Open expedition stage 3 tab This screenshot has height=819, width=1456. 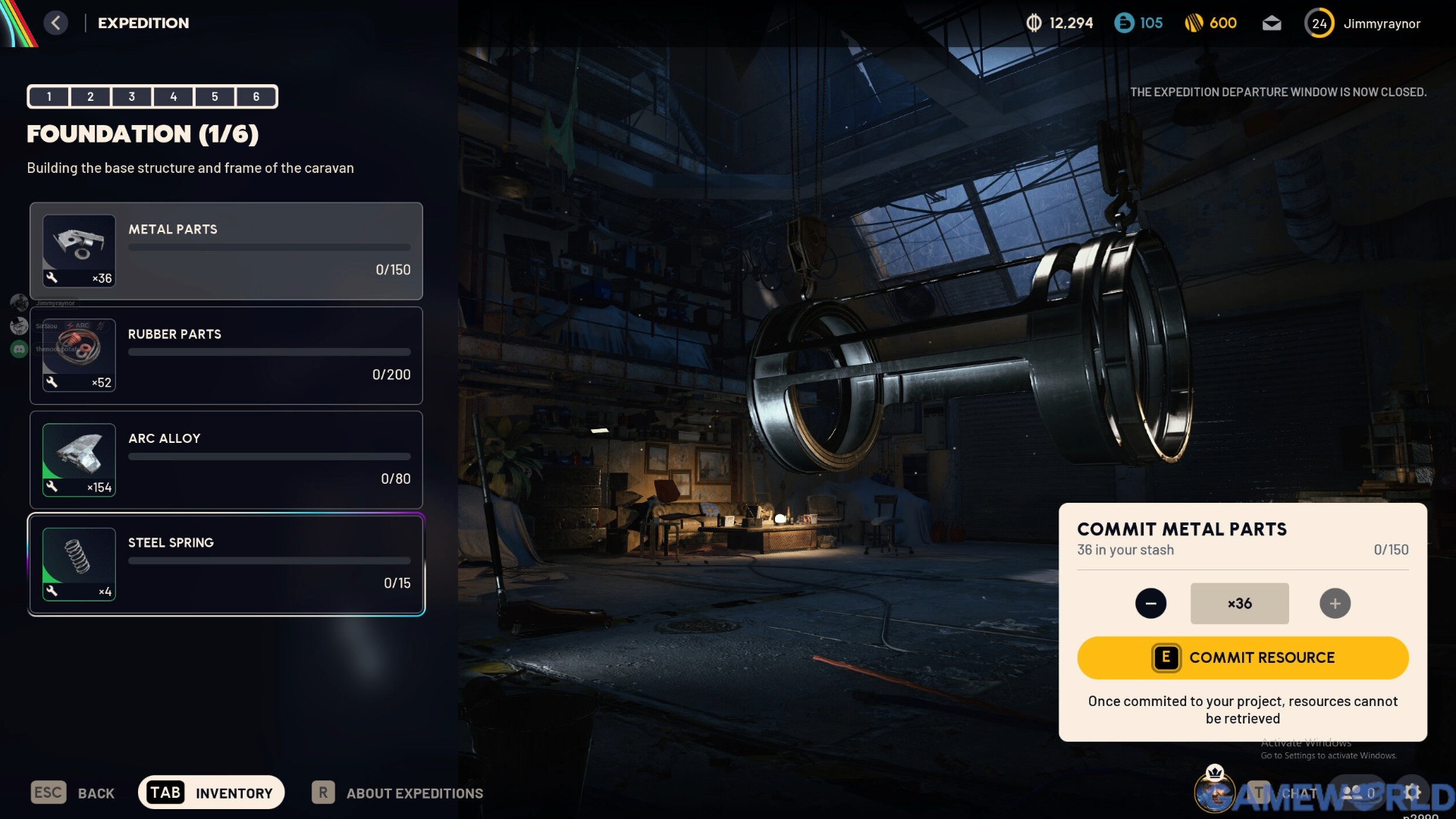coord(132,96)
